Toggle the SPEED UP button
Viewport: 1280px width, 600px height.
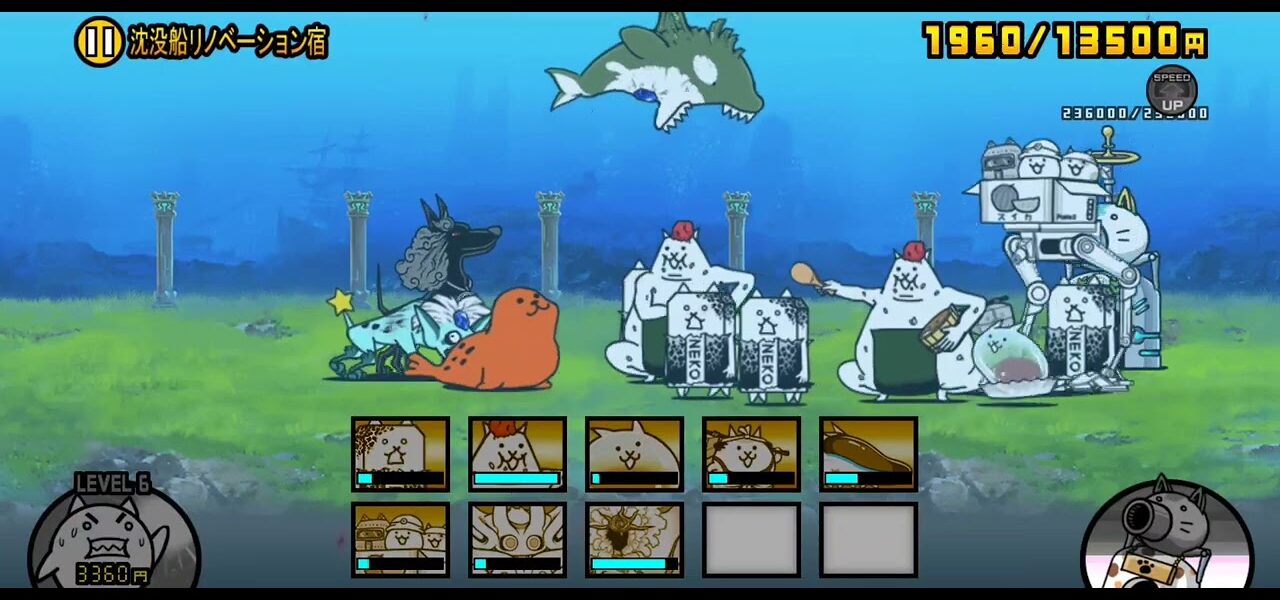1171,91
